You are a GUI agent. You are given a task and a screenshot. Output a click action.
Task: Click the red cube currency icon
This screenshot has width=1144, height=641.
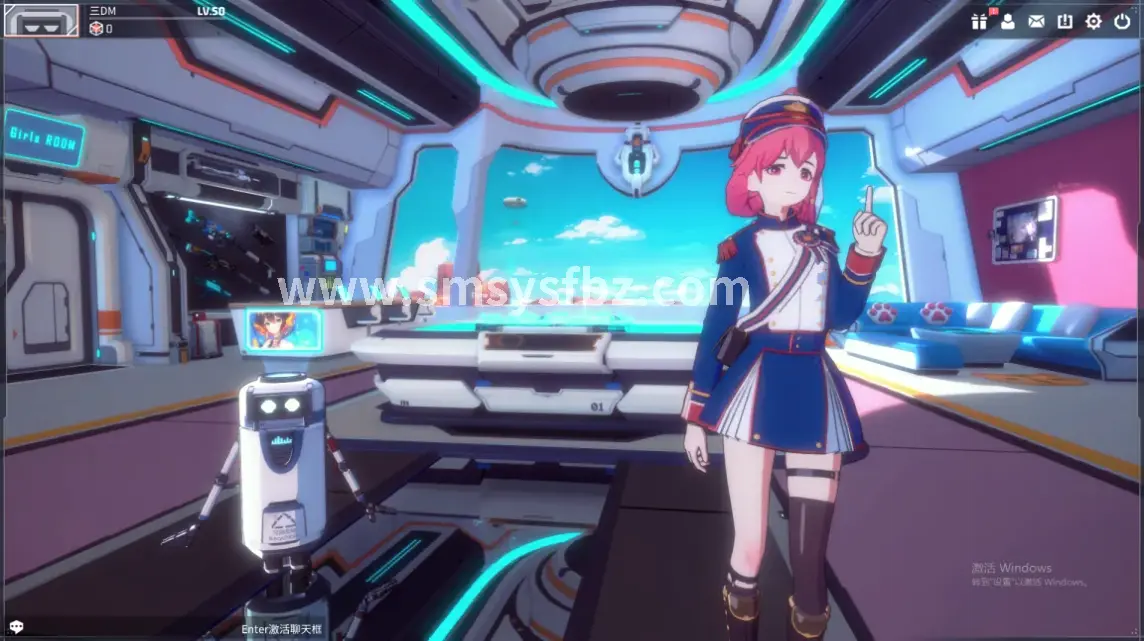(96, 29)
